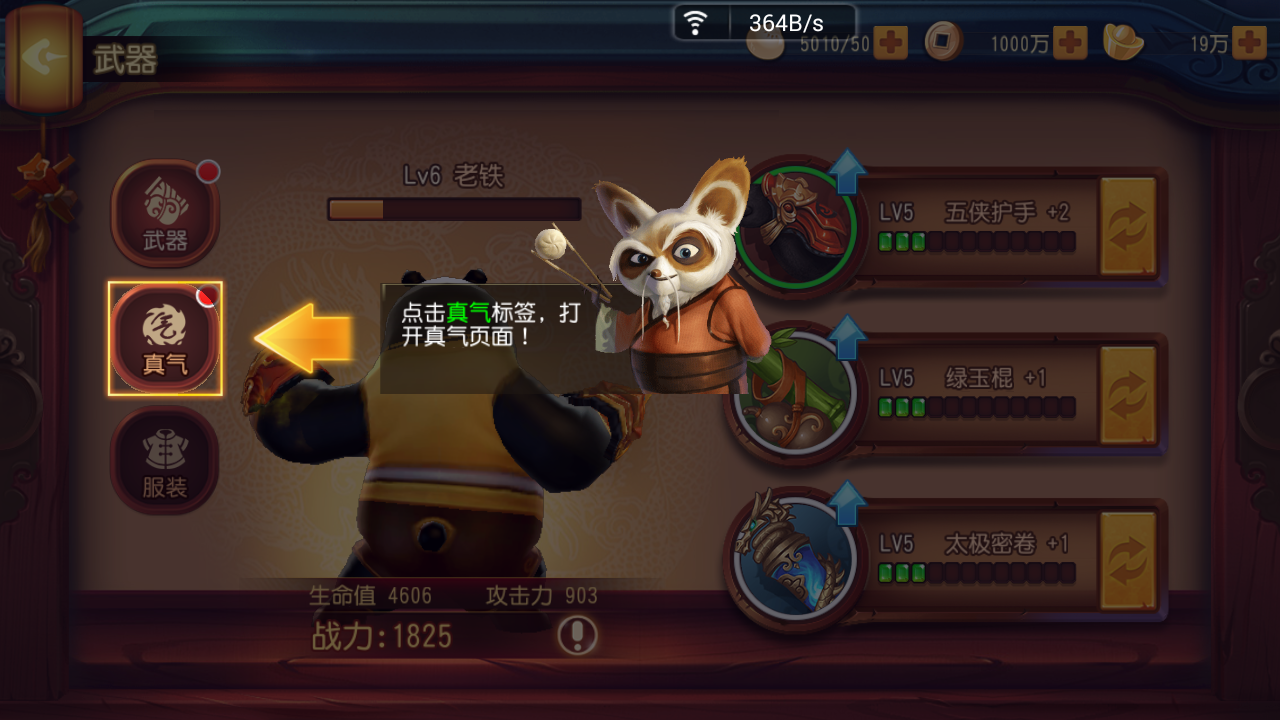Tap the exchange icon beside 绿玉棍 +1
The width and height of the screenshot is (1280, 720).
tap(1128, 393)
